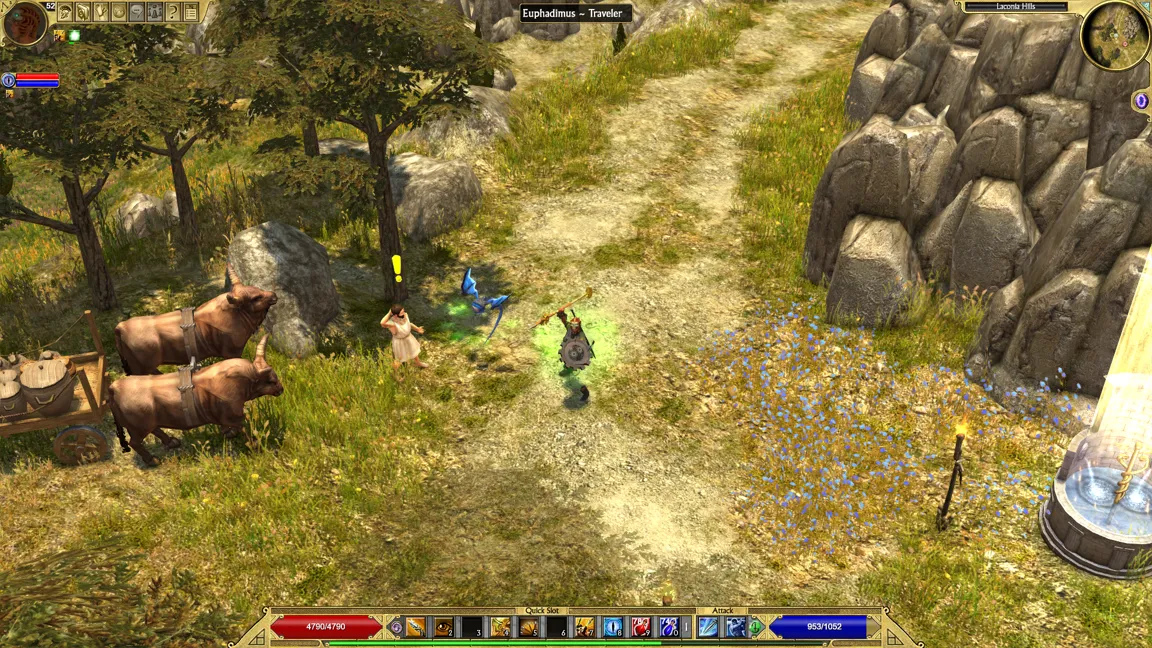
Task: Activate the quick slot 4 skill
Action: click(x=500, y=627)
